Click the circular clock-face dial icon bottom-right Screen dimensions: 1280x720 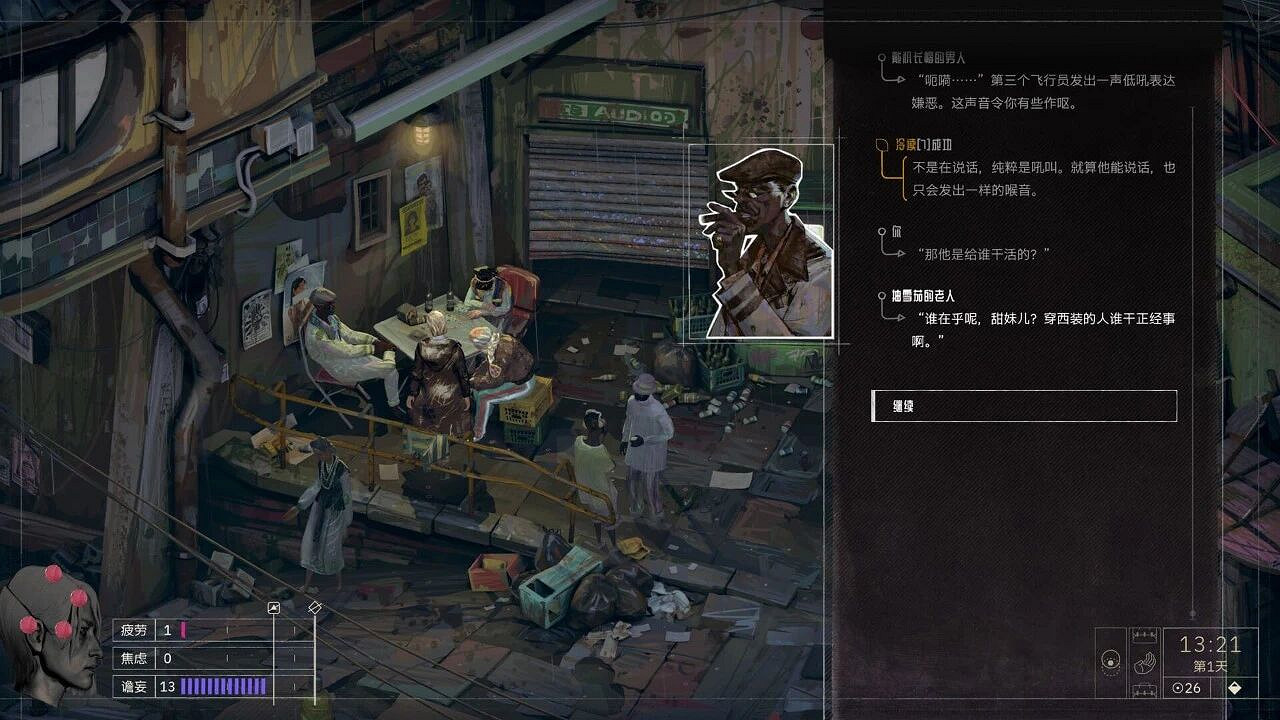(x=1110, y=661)
